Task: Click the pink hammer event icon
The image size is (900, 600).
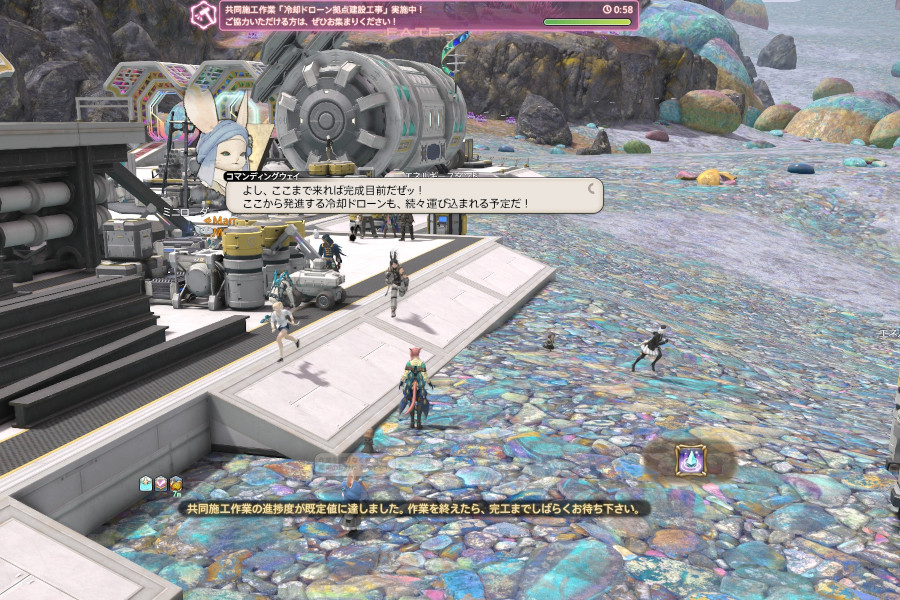Action: point(204,14)
